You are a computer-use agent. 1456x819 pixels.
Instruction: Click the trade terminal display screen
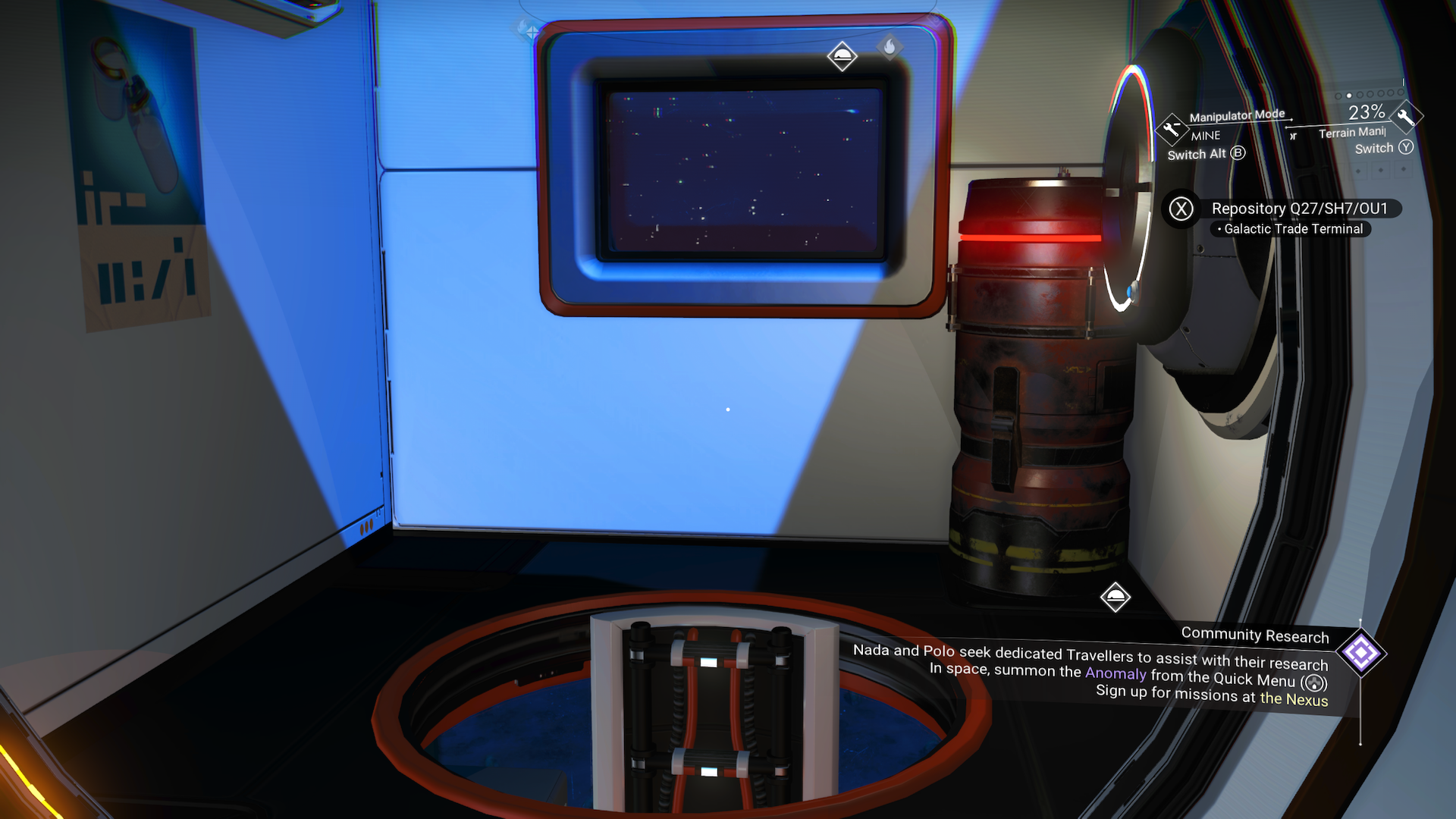coord(743,171)
